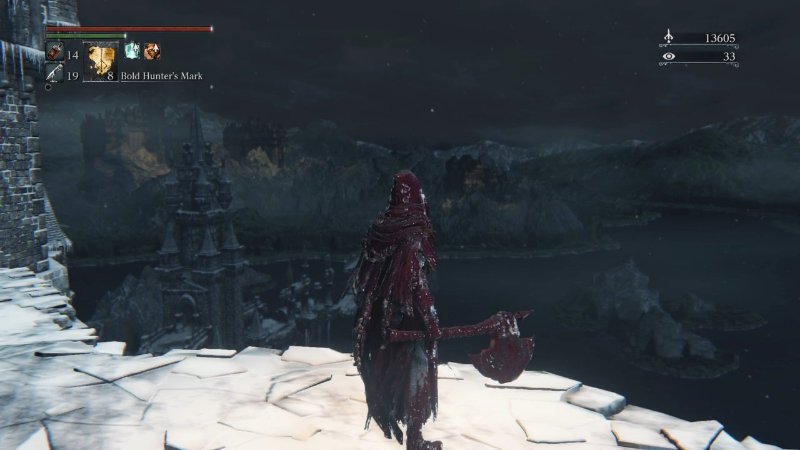
Task: Click the pale blue crystal buff icon
Action: click(x=131, y=51)
